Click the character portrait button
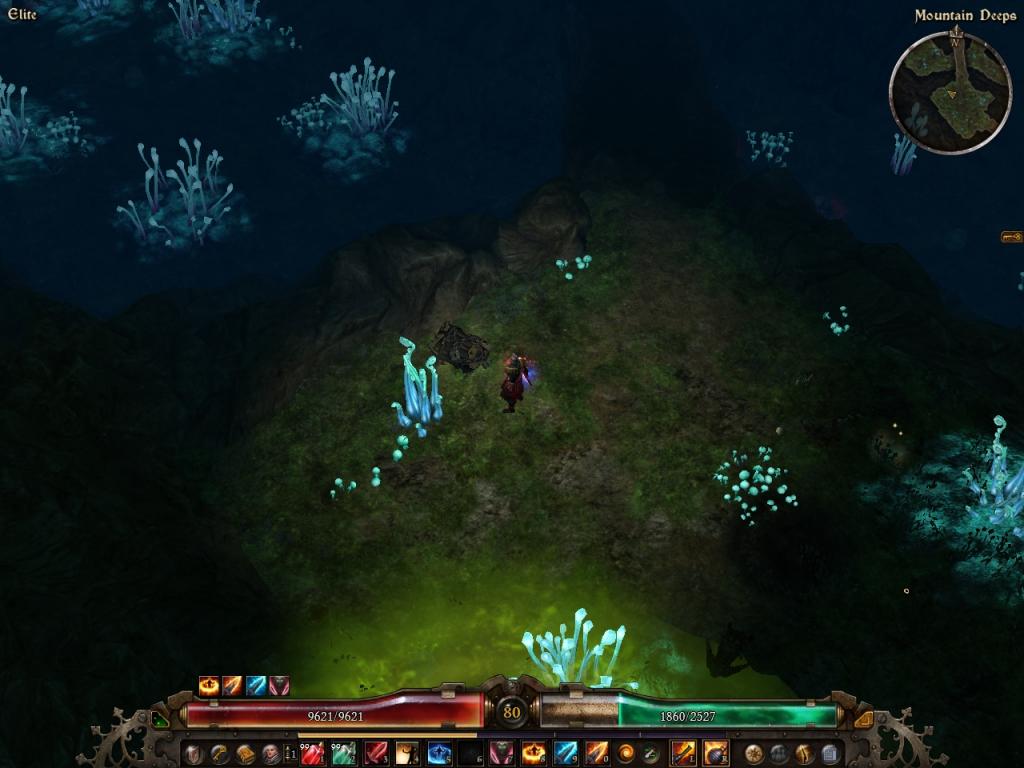The width and height of the screenshot is (1024, 768). (x=271, y=753)
